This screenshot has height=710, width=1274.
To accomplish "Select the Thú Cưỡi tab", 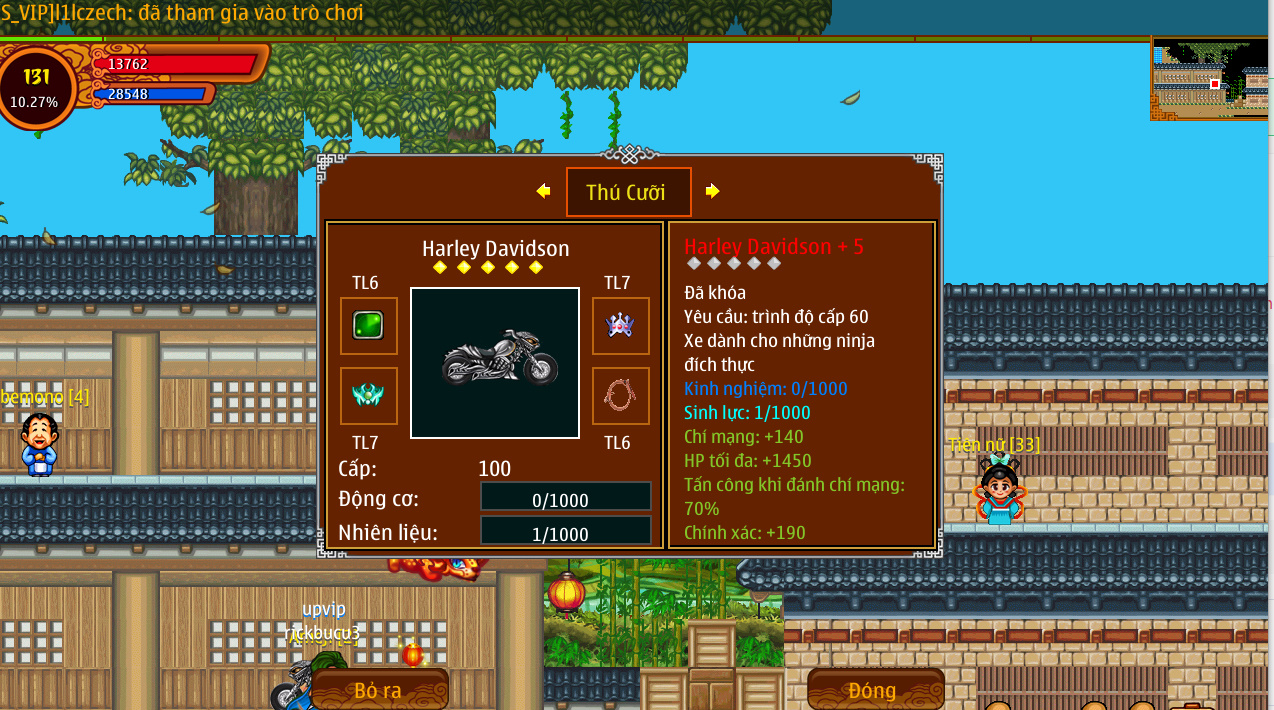I will pos(628,192).
